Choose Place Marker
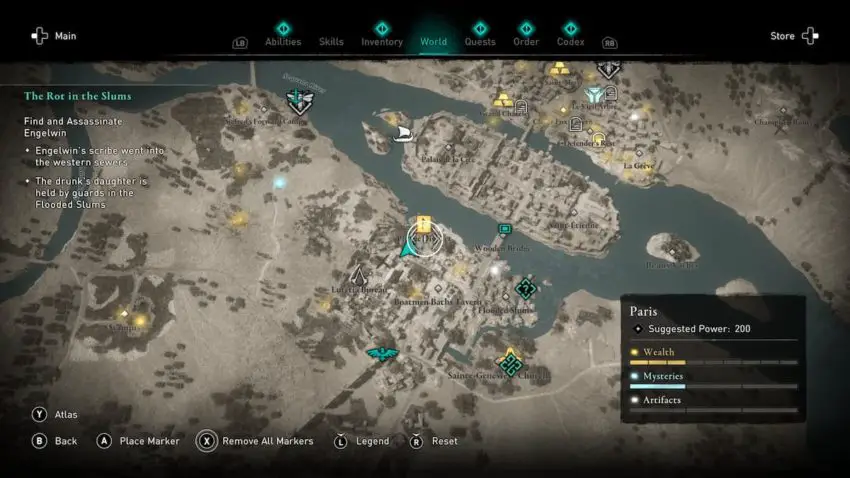The width and height of the screenshot is (850, 478). pos(138,441)
